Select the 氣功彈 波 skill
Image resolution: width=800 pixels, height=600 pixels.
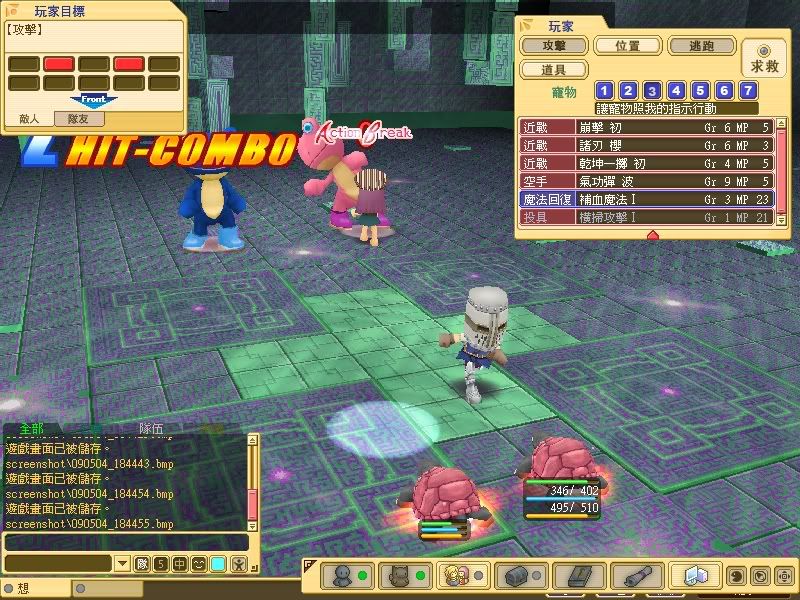(645, 182)
